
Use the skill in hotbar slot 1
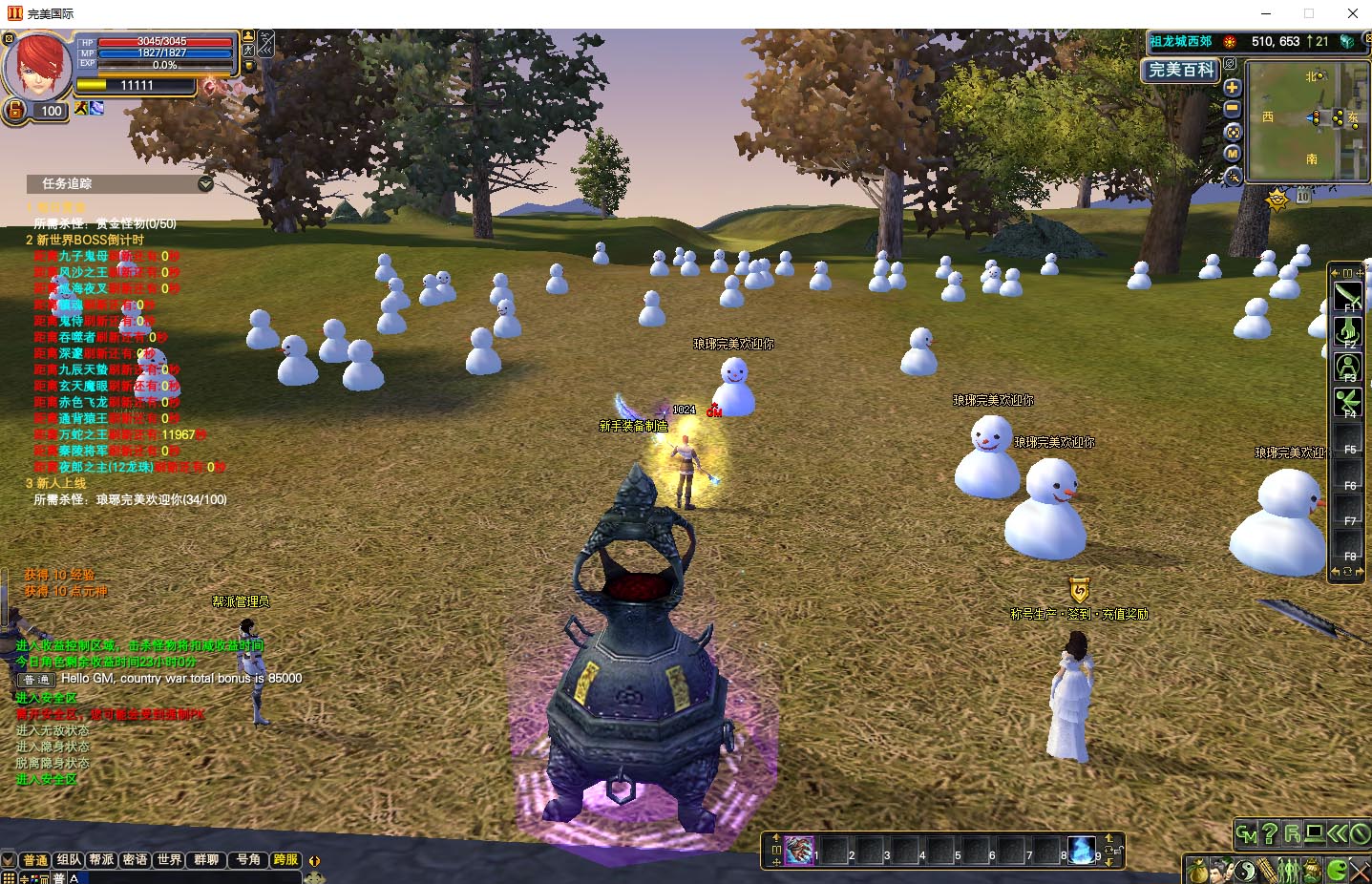point(800,850)
